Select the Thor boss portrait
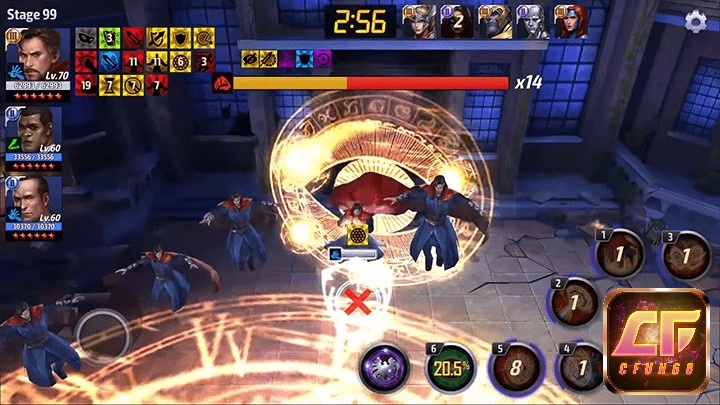Image resolution: width=720 pixels, height=405 pixels. [x=420, y=21]
